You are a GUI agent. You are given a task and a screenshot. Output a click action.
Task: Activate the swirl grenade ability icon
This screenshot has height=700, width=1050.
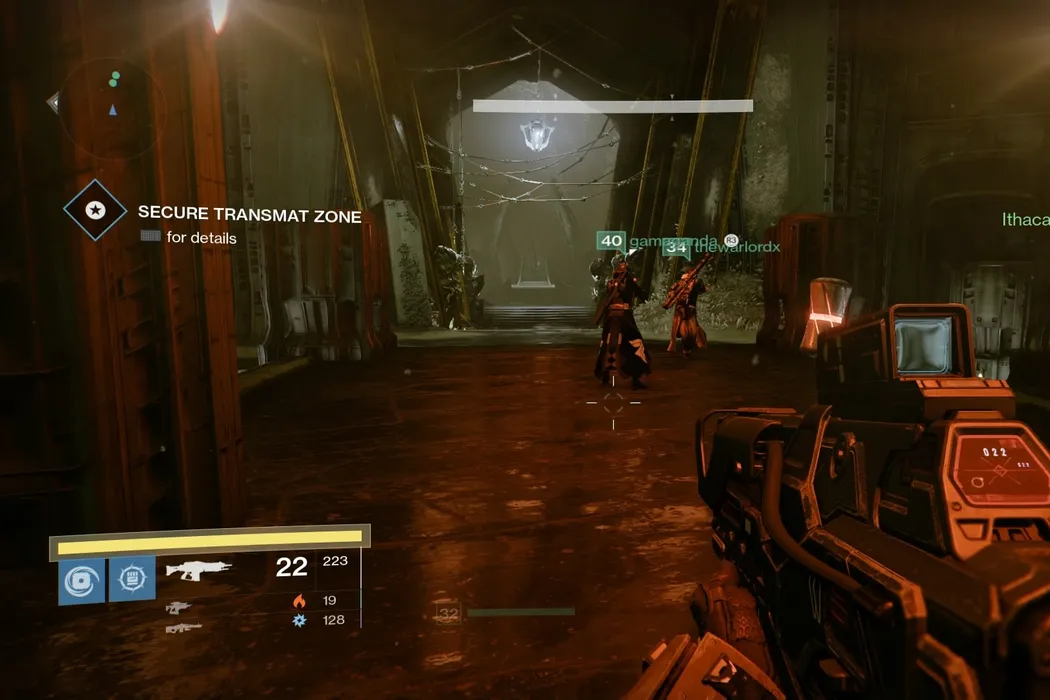pyautogui.click(x=80, y=579)
